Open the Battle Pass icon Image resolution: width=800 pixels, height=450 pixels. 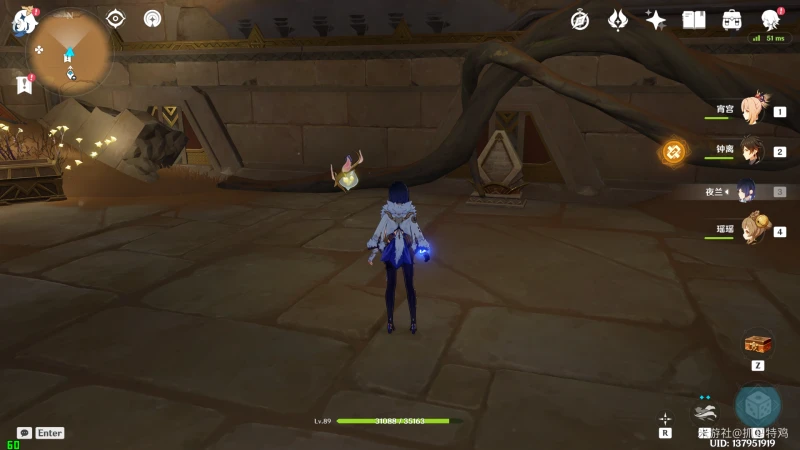coord(732,19)
